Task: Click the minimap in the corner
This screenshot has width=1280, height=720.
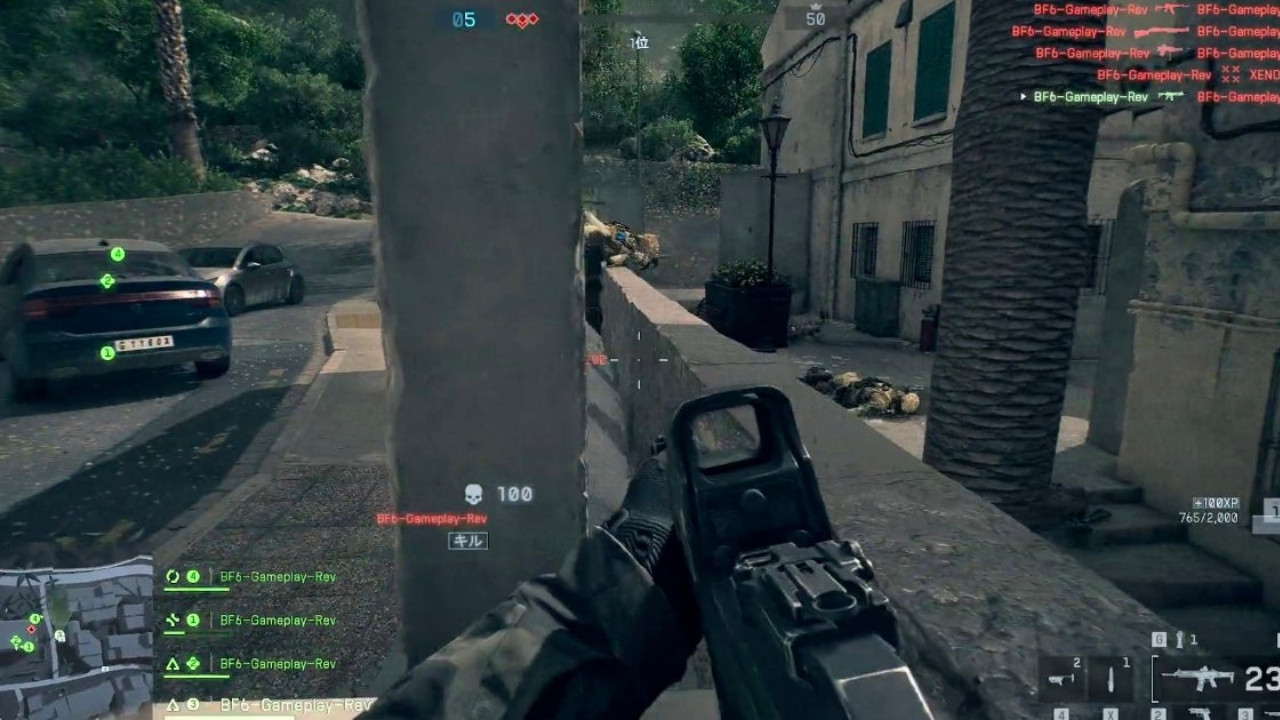Action: [76, 638]
